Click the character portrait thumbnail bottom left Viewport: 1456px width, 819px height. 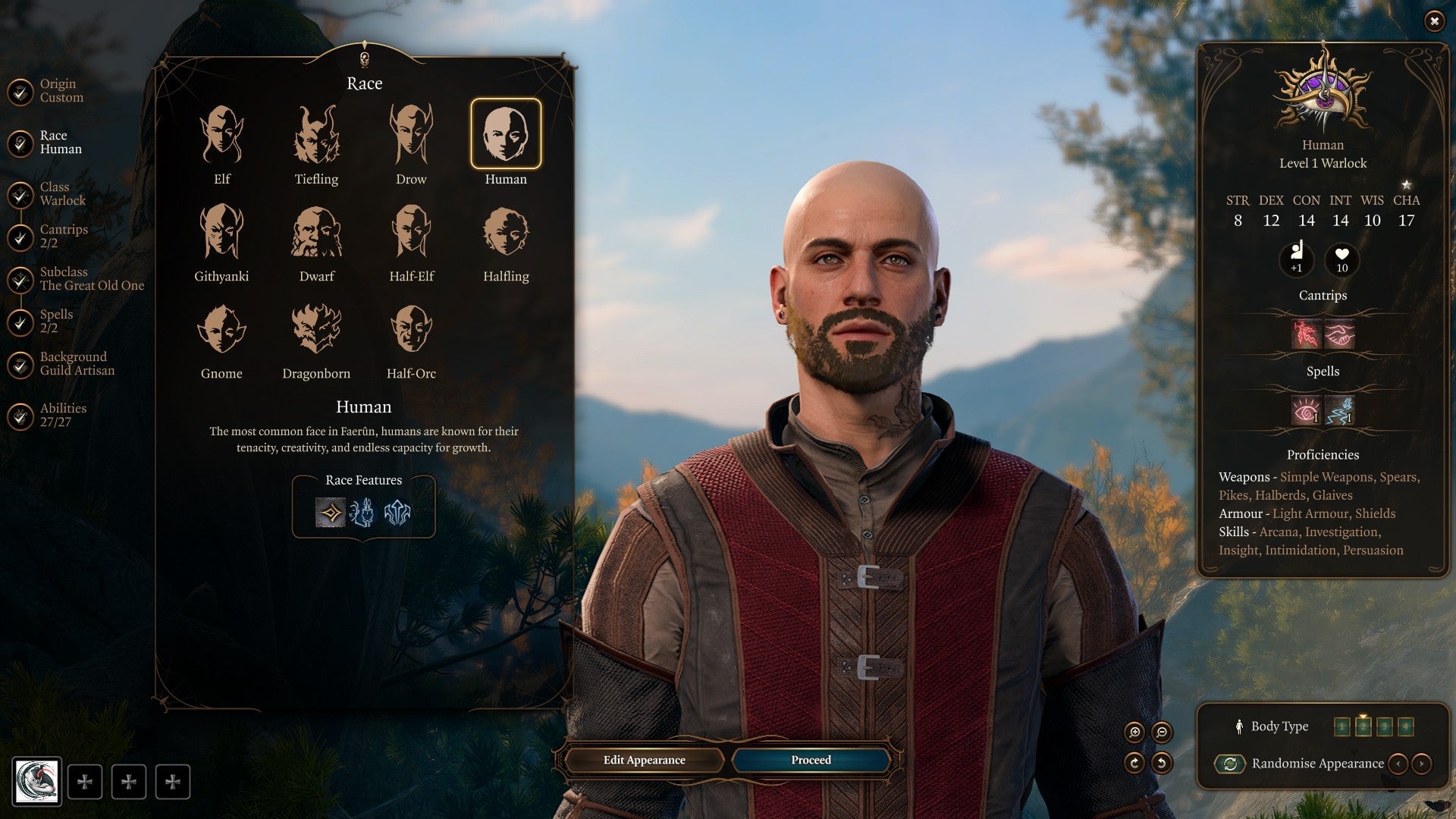coord(36,781)
